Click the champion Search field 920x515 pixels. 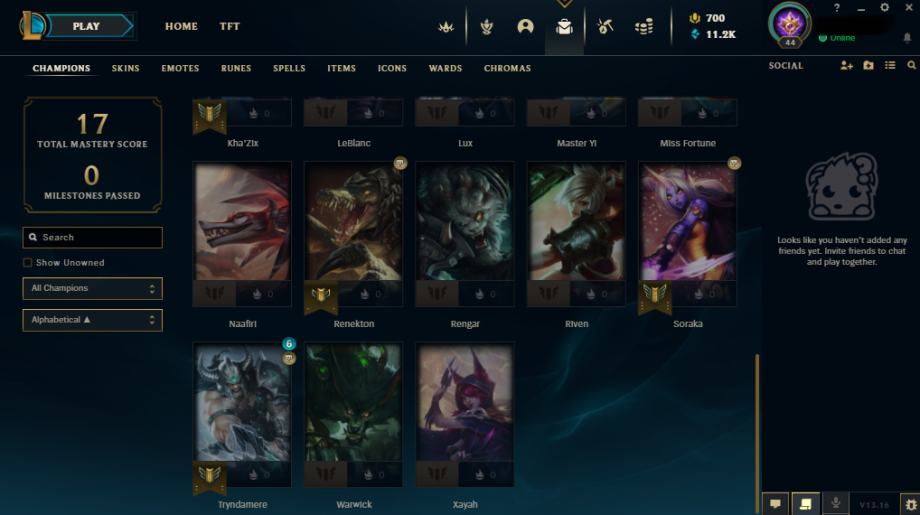[x=93, y=238]
